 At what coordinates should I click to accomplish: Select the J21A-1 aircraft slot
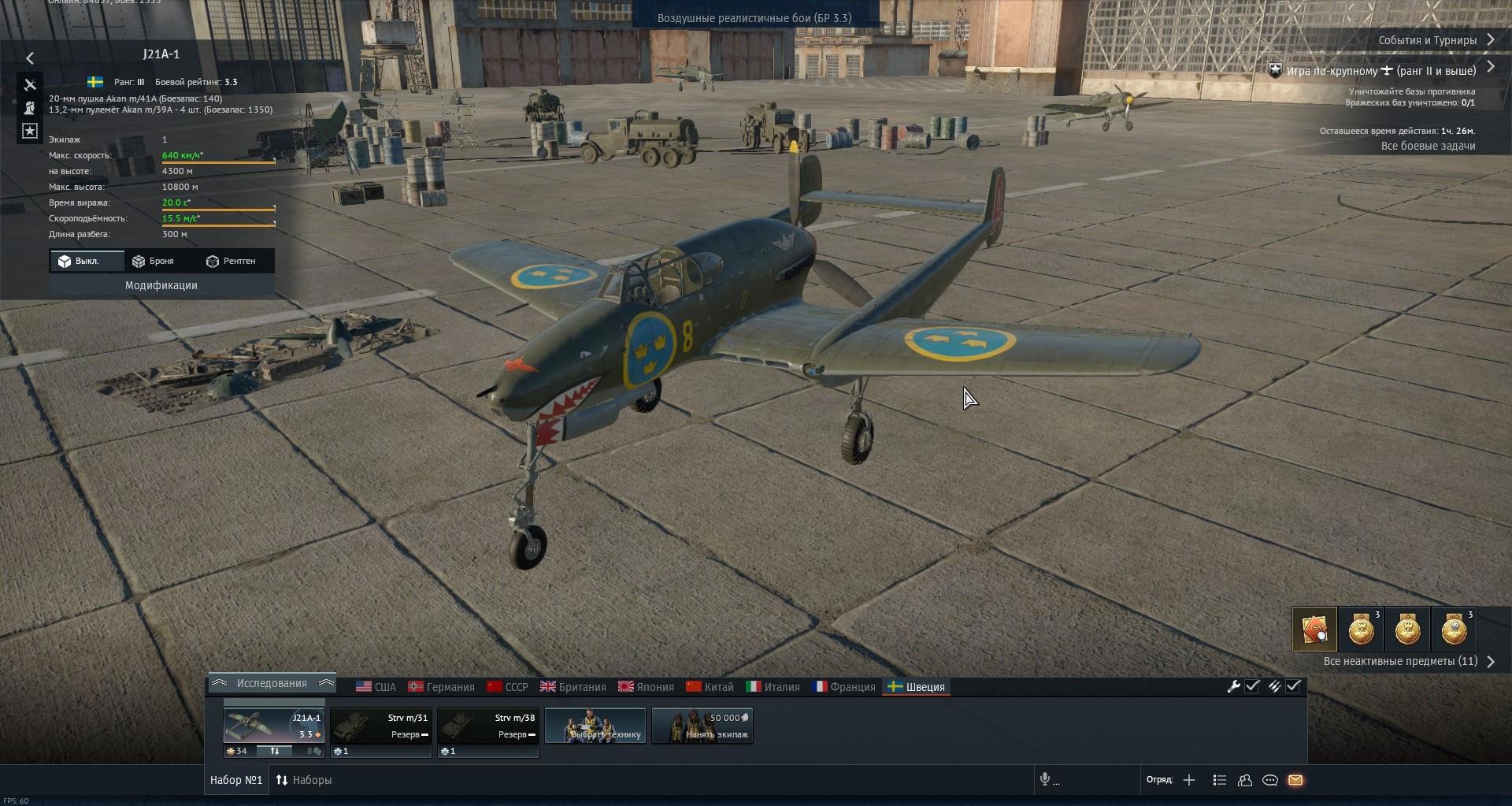point(273,726)
